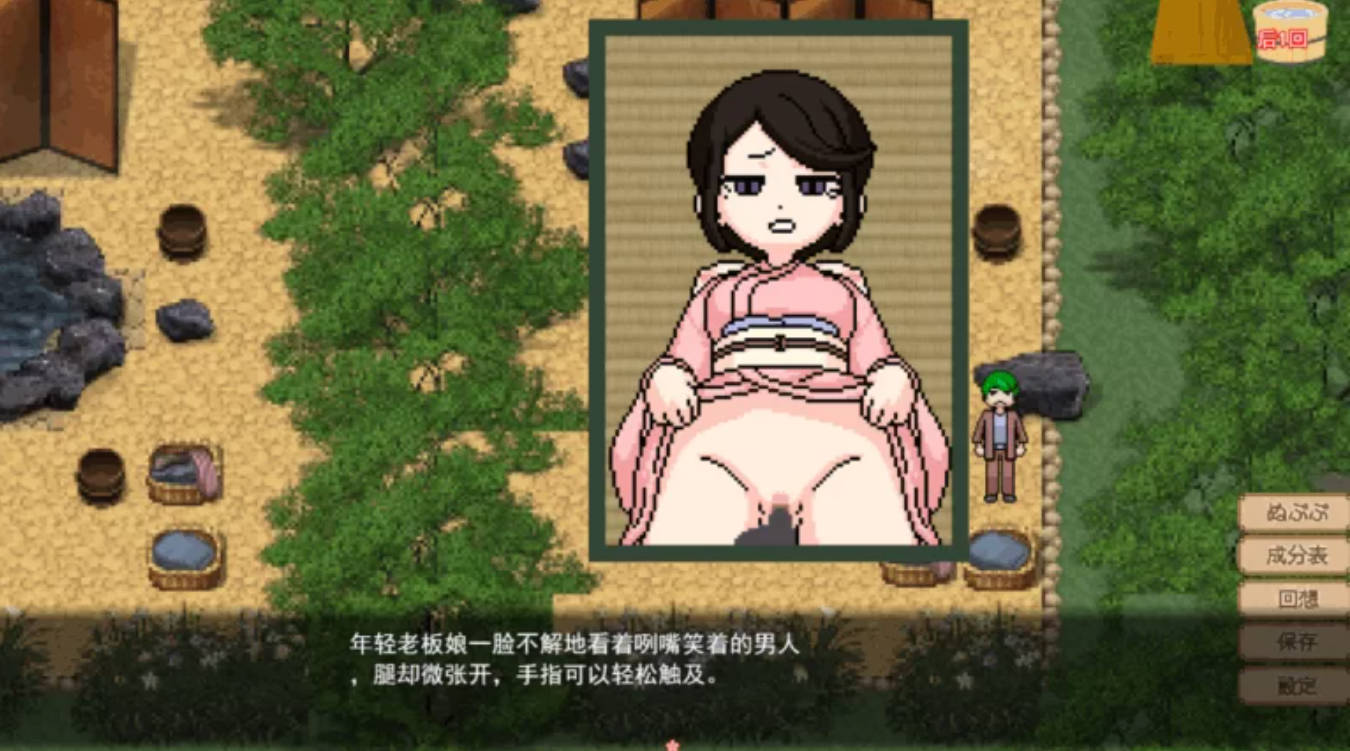Open the 回想 recollection menu
The height and width of the screenshot is (751, 1350).
point(1297,598)
